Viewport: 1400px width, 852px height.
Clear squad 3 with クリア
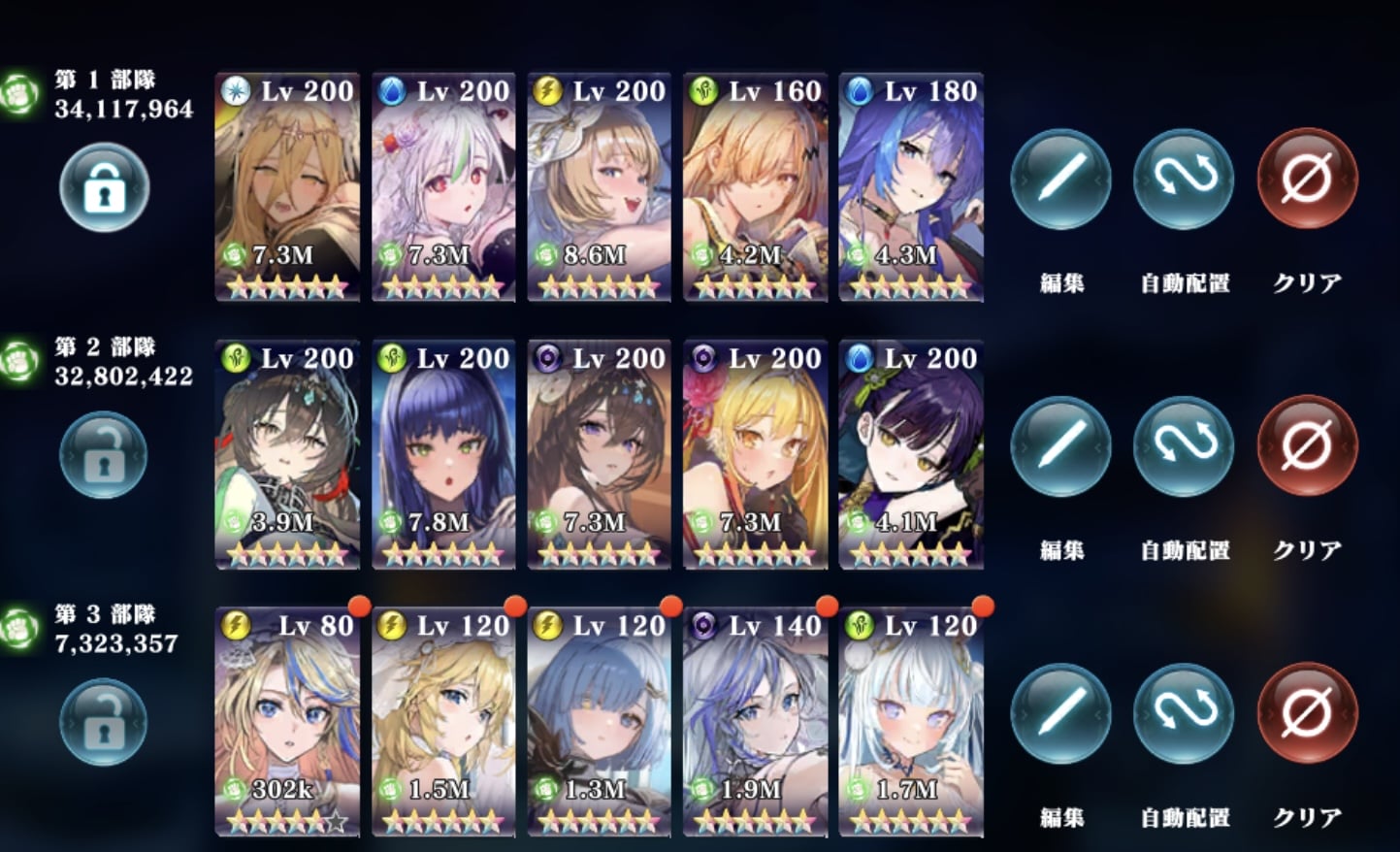click(1307, 714)
